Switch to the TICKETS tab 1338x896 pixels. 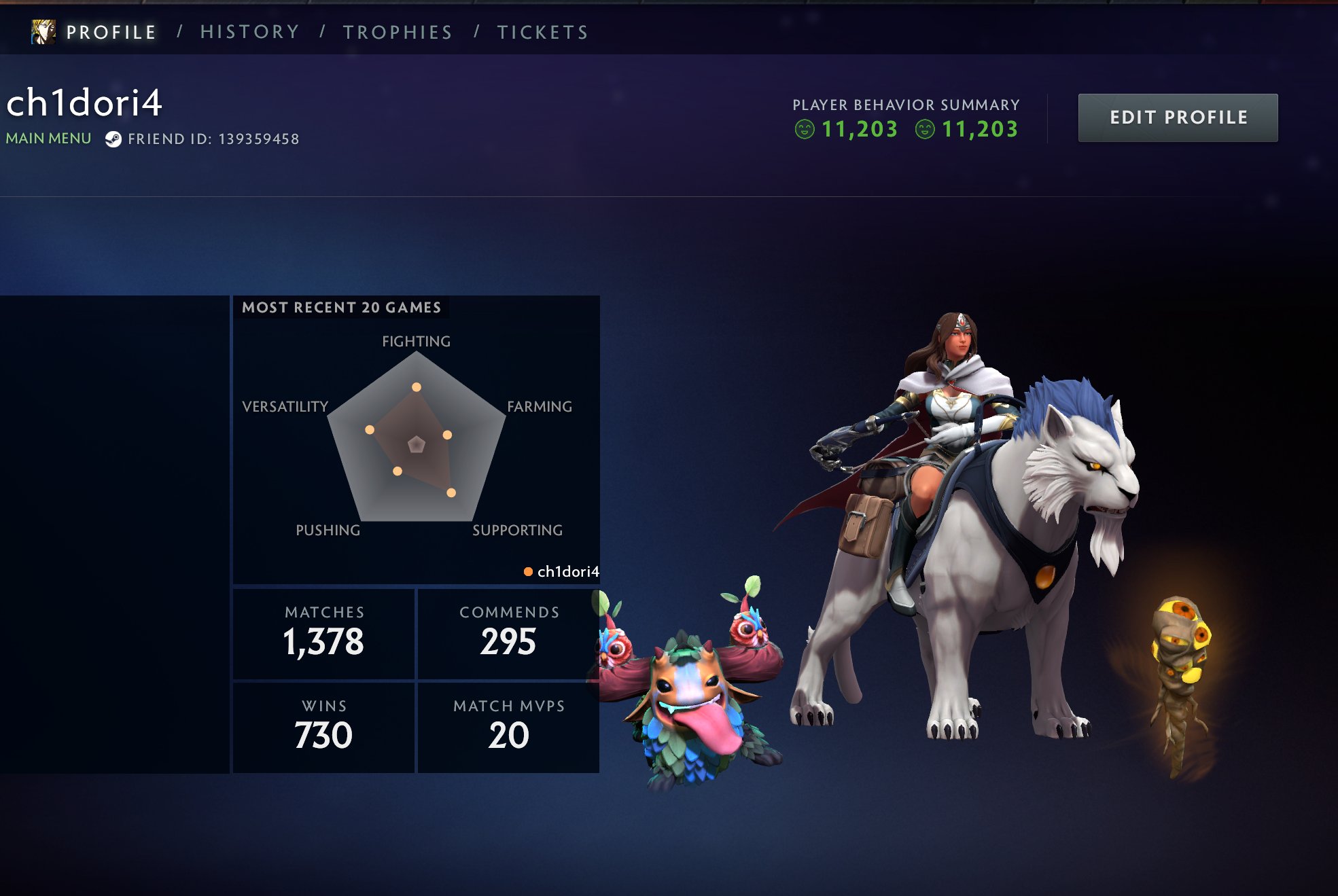tap(542, 31)
